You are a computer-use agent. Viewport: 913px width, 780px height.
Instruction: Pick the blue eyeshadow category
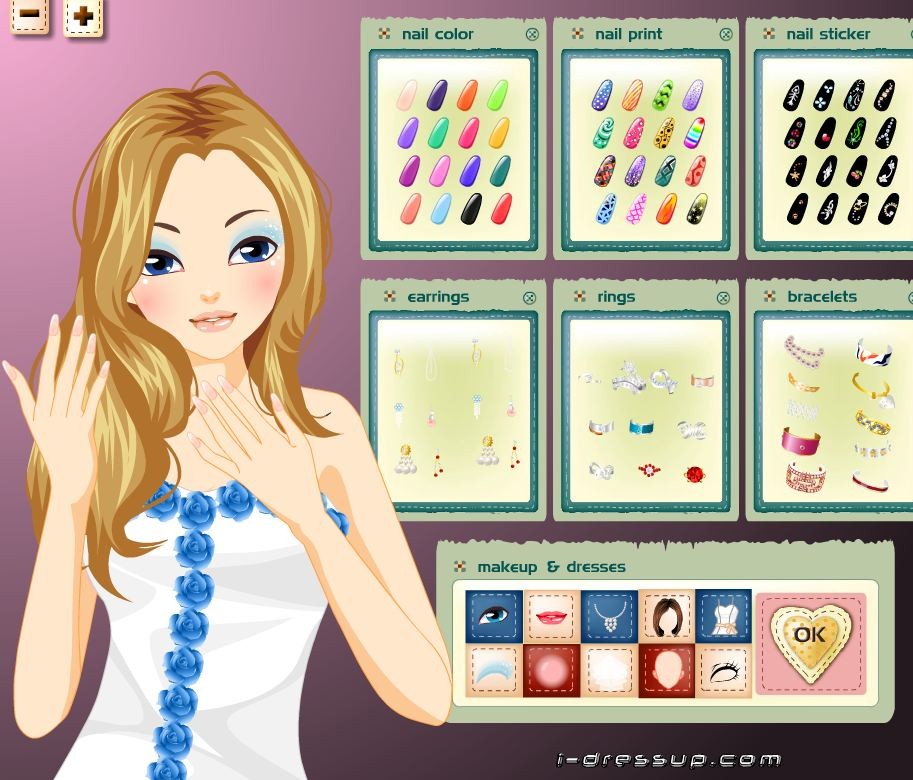(492, 670)
